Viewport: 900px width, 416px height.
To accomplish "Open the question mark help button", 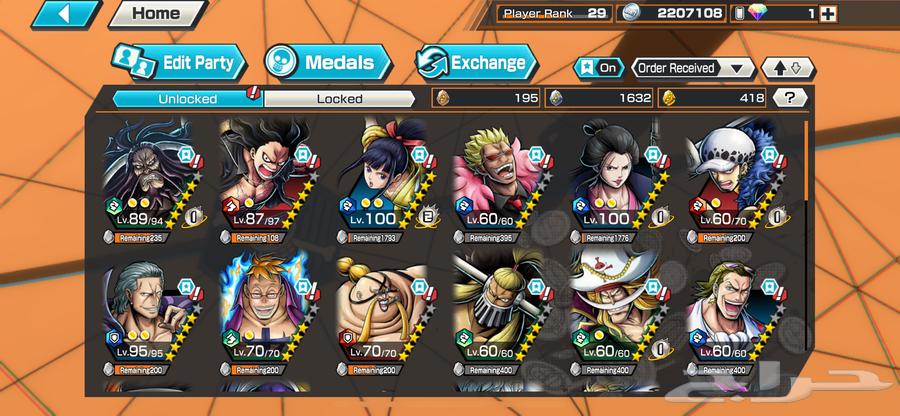I will 790,98.
